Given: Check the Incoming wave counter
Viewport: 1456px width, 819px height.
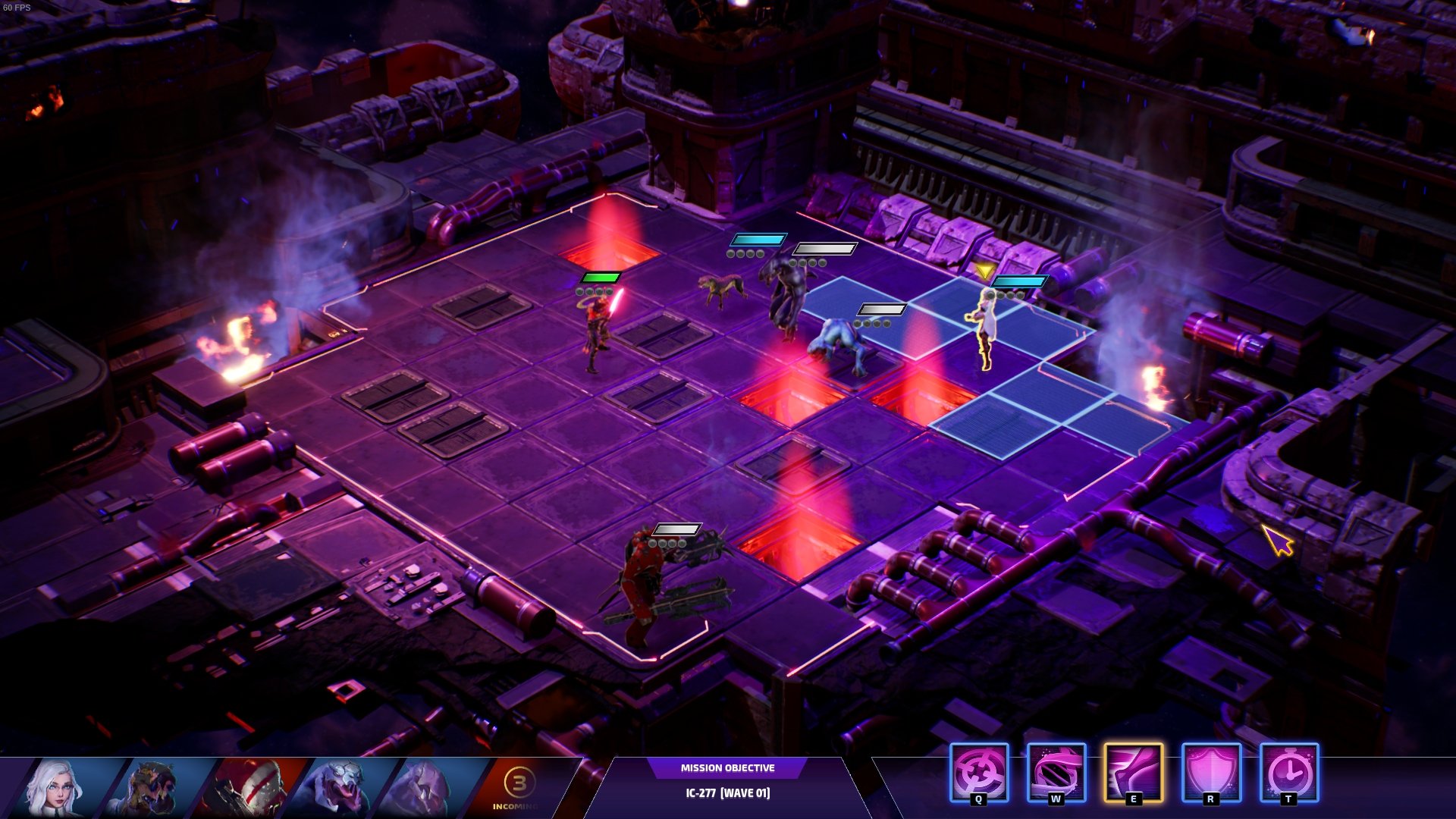Looking at the screenshot, I should [519, 787].
